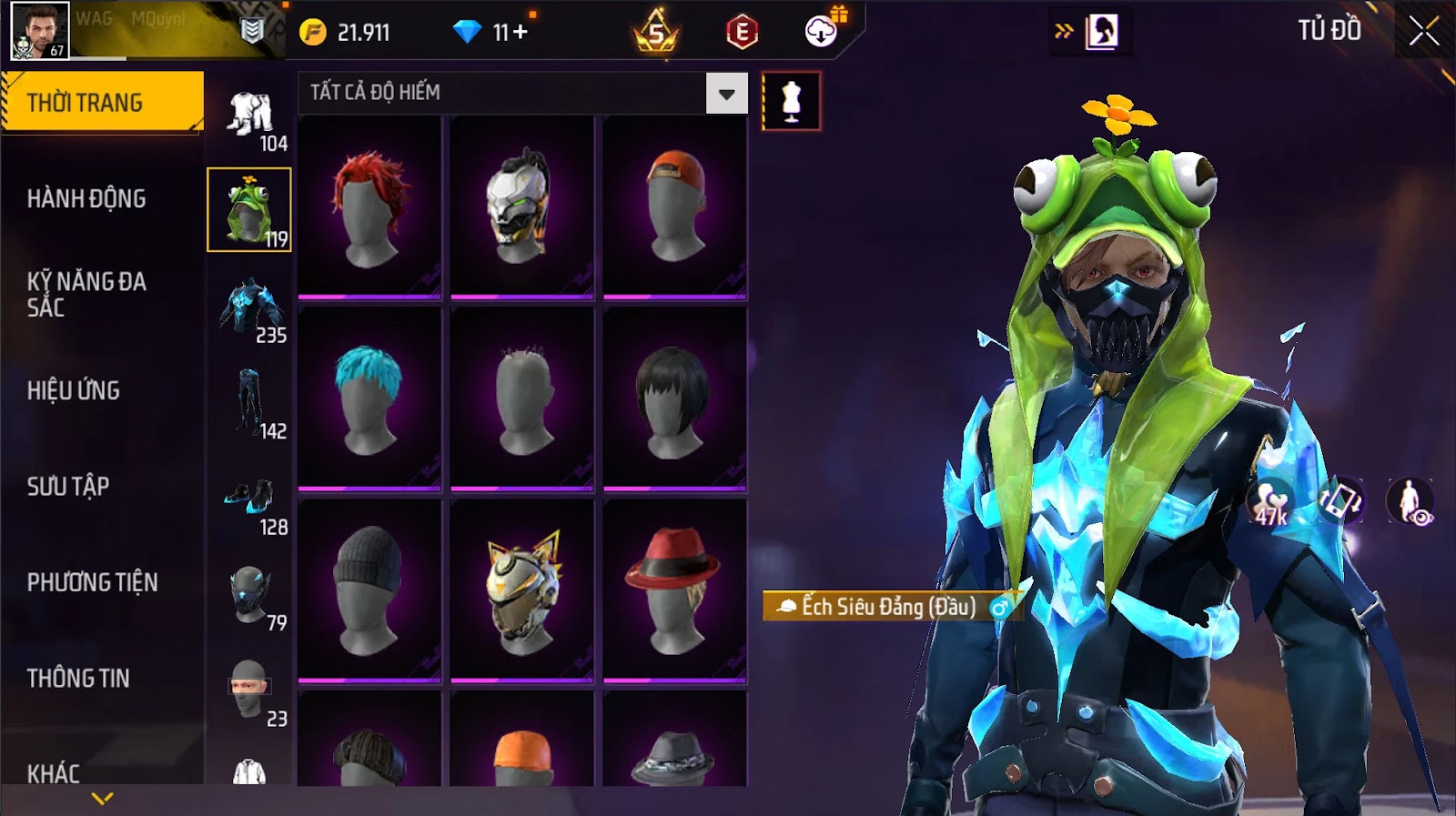Image resolution: width=1456 pixels, height=816 pixels.
Task: Close the Tủ Đồ wardrobe screen
Action: tap(1424, 32)
